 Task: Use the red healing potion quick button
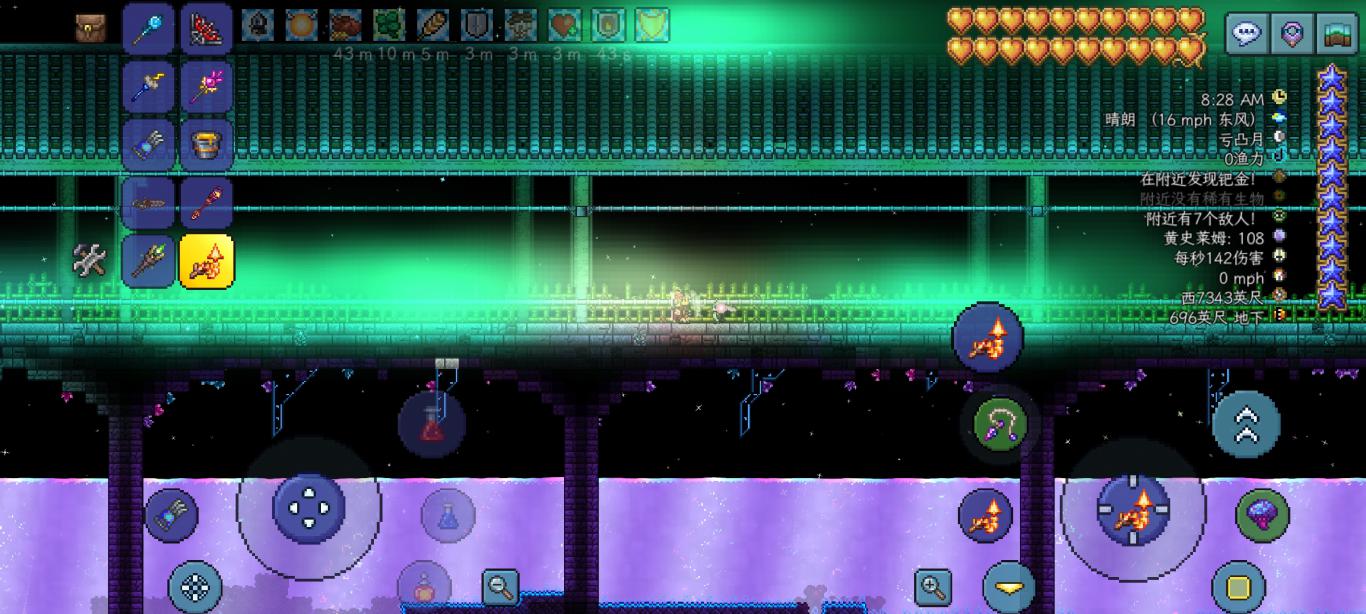[x=432, y=424]
